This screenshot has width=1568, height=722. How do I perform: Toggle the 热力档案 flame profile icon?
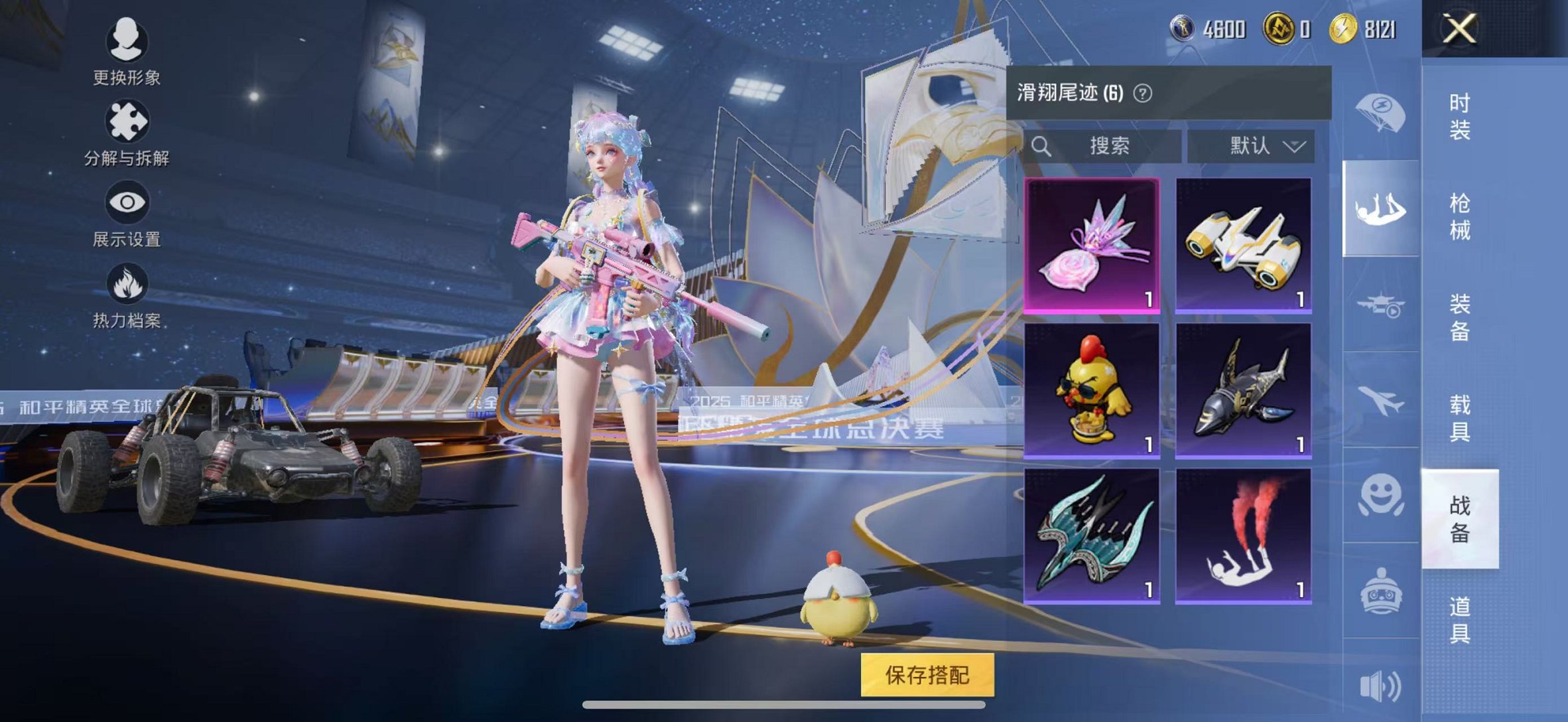click(x=128, y=285)
